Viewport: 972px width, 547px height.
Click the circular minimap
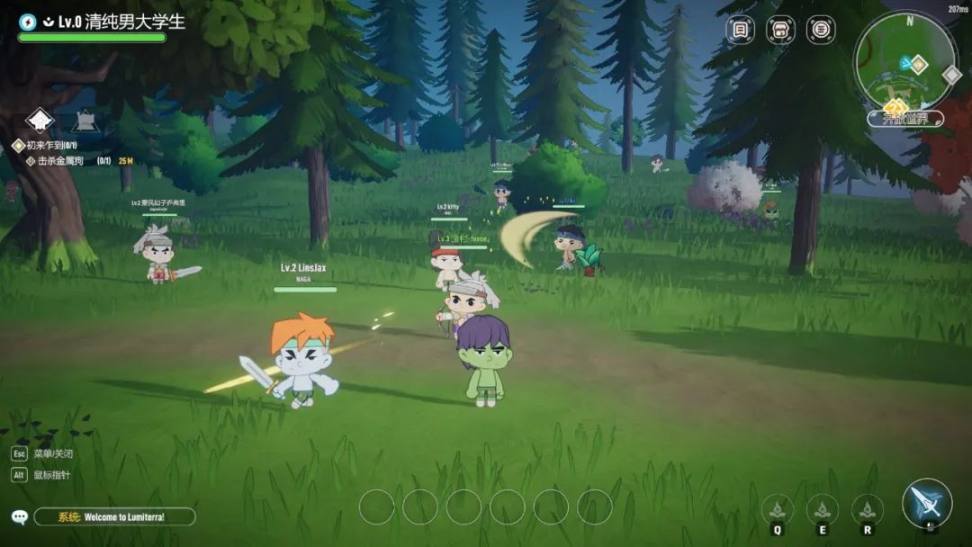pyautogui.click(x=905, y=62)
